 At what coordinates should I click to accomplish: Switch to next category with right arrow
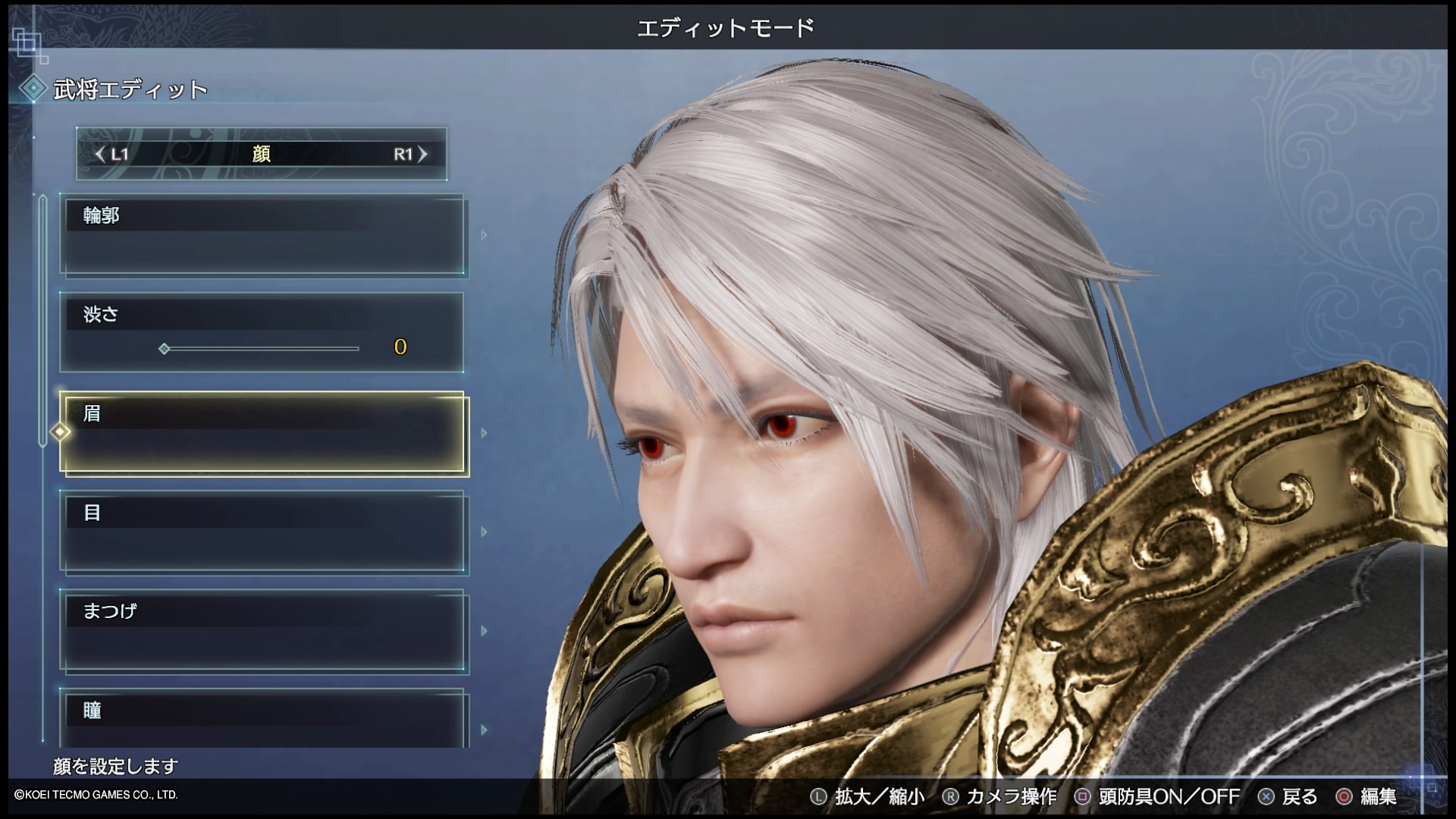point(422,155)
